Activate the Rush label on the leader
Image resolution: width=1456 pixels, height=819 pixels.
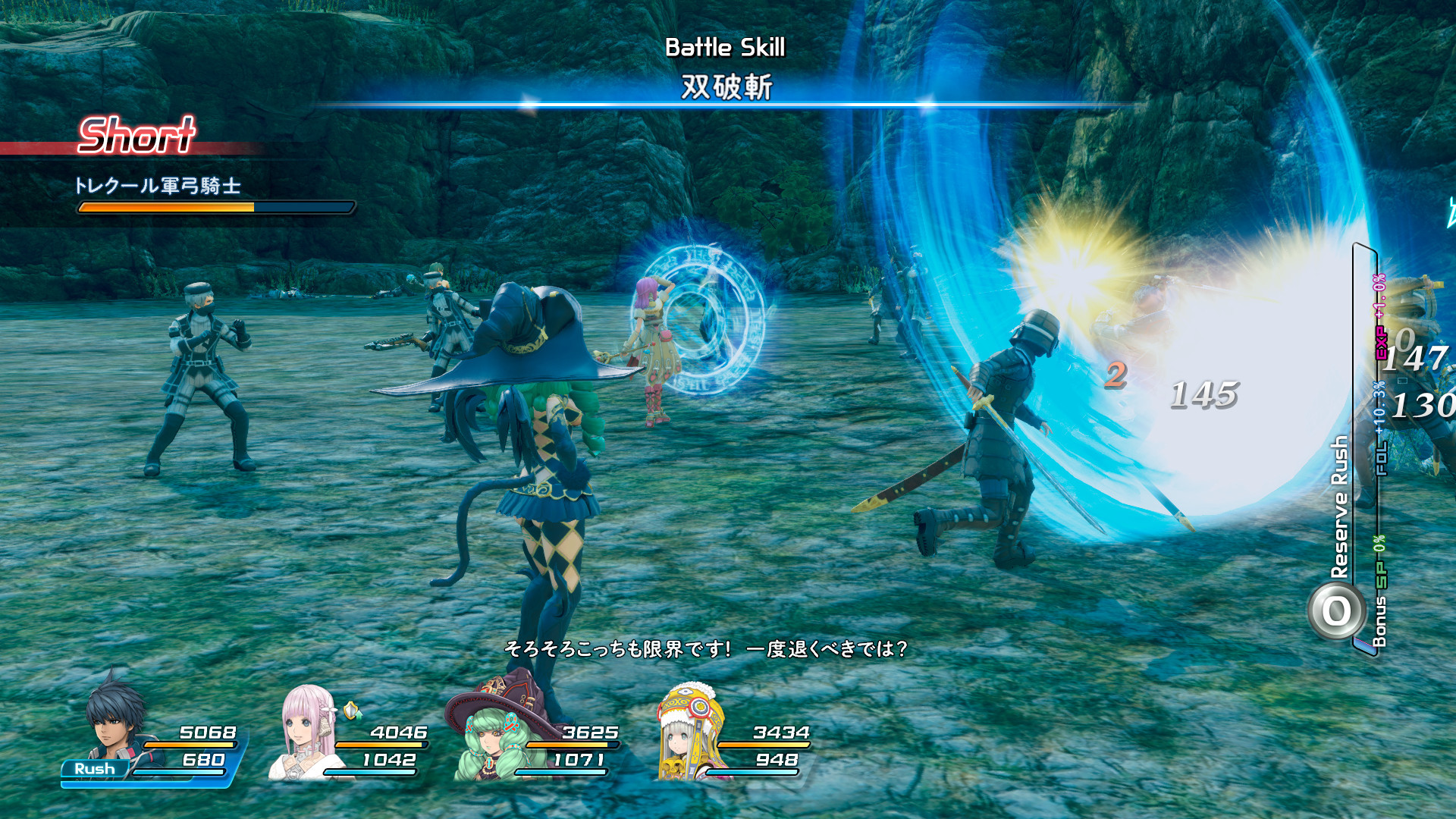coord(95,769)
